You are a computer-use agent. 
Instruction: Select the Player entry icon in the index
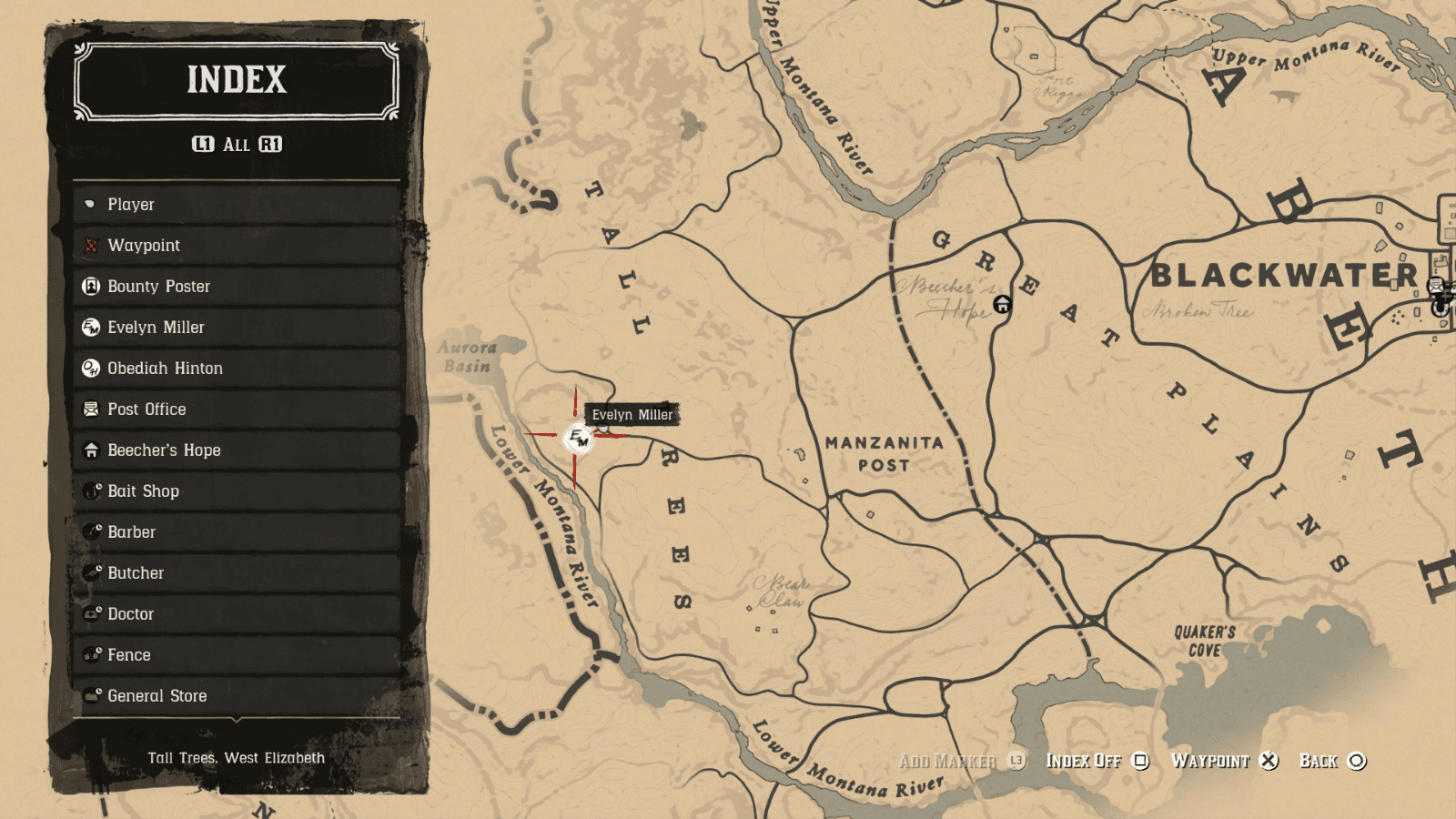[92, 204]
